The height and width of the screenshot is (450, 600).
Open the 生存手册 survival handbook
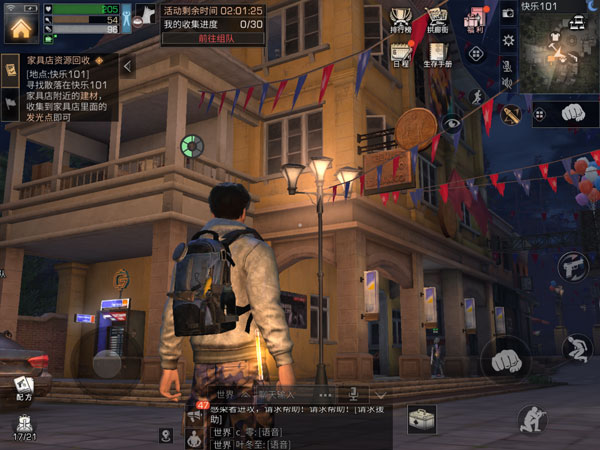click(x=437, y=54)
